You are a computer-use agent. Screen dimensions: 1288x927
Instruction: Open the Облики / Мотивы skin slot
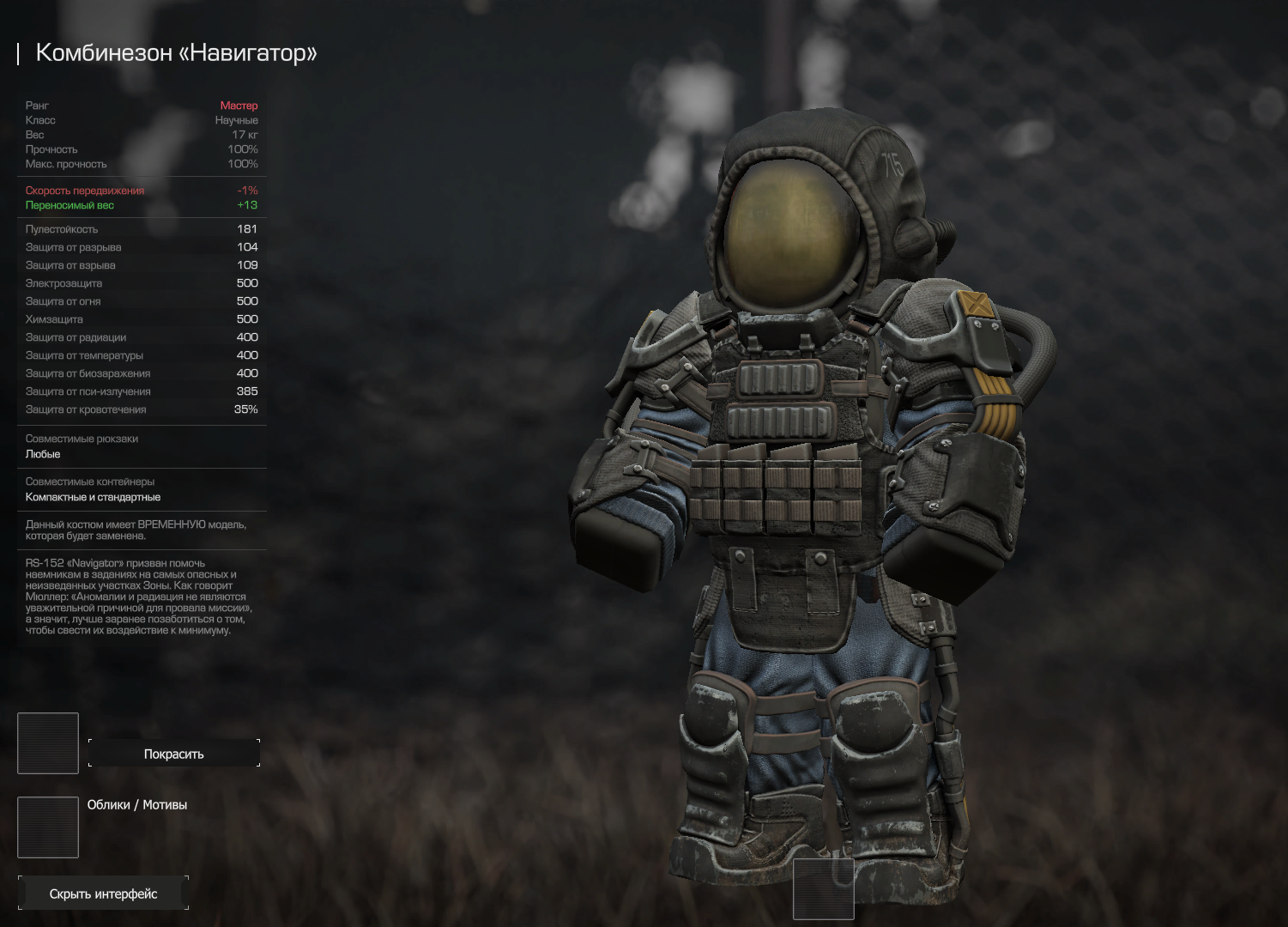pos(48,827)
